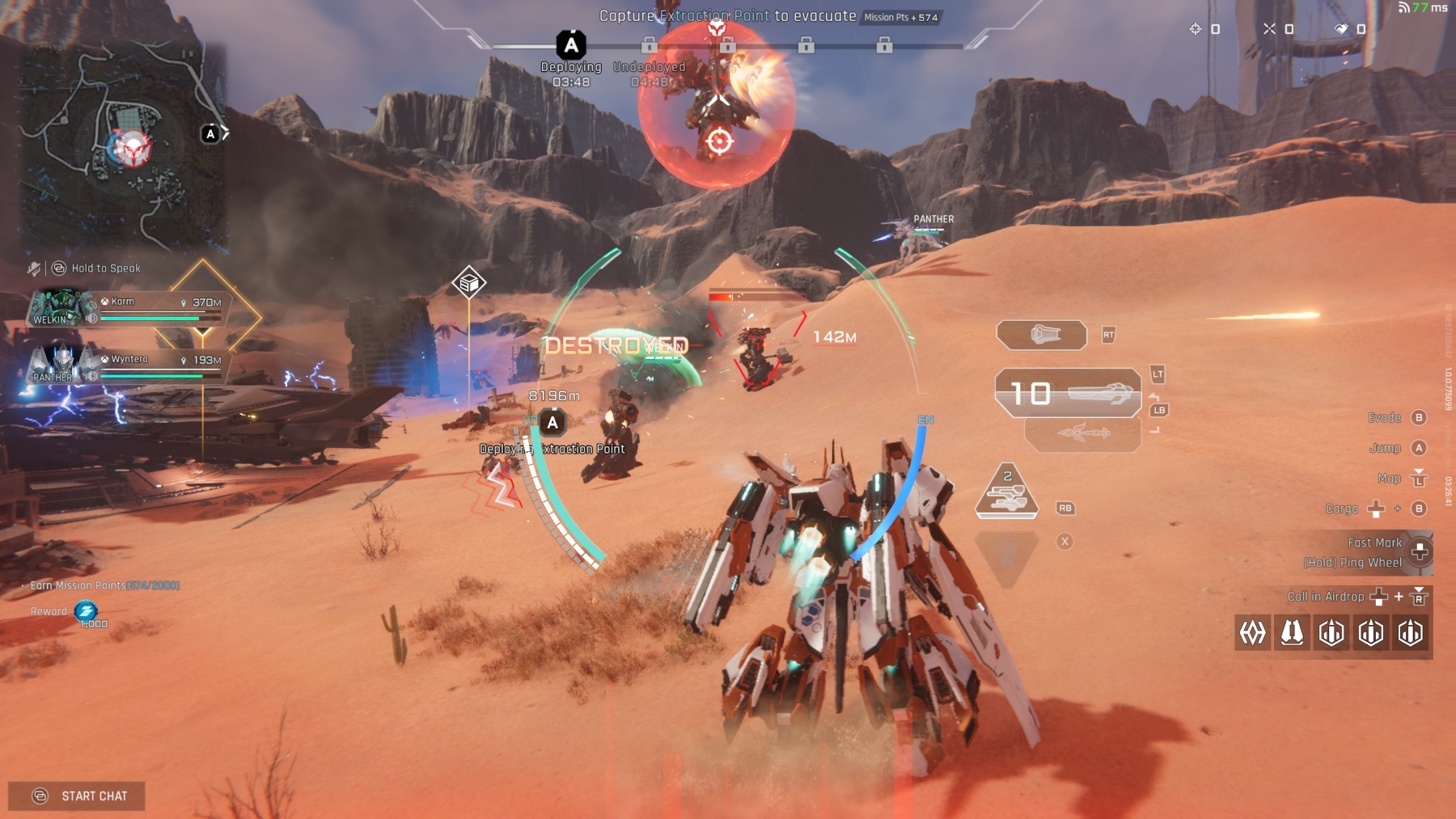Select the RT shoulder cannon weapon slot
The height and width of the screenshot is (819, 1456).
(1043, 333)
